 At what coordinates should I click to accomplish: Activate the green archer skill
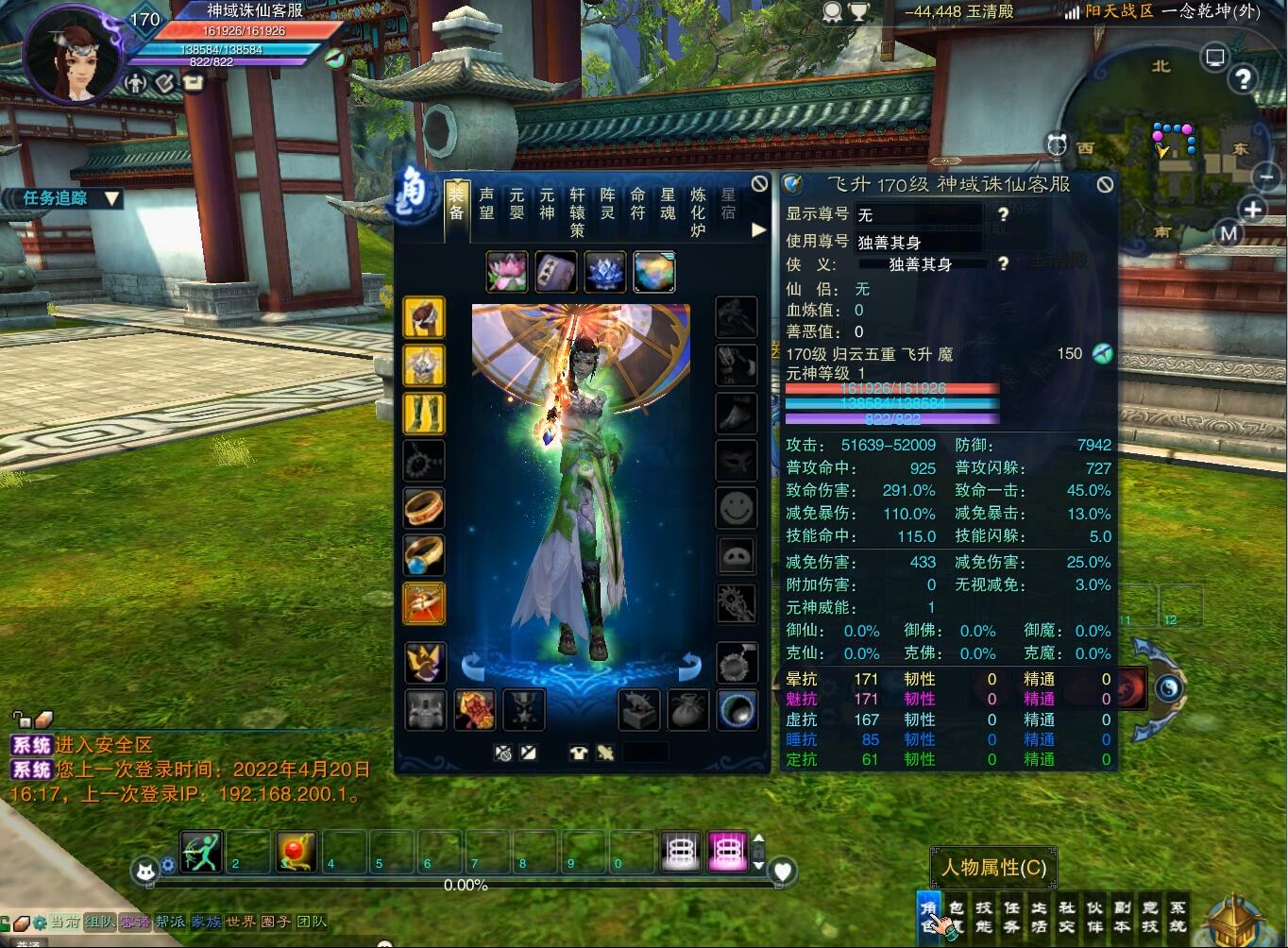pyautogui.click(x=201, y=852)
